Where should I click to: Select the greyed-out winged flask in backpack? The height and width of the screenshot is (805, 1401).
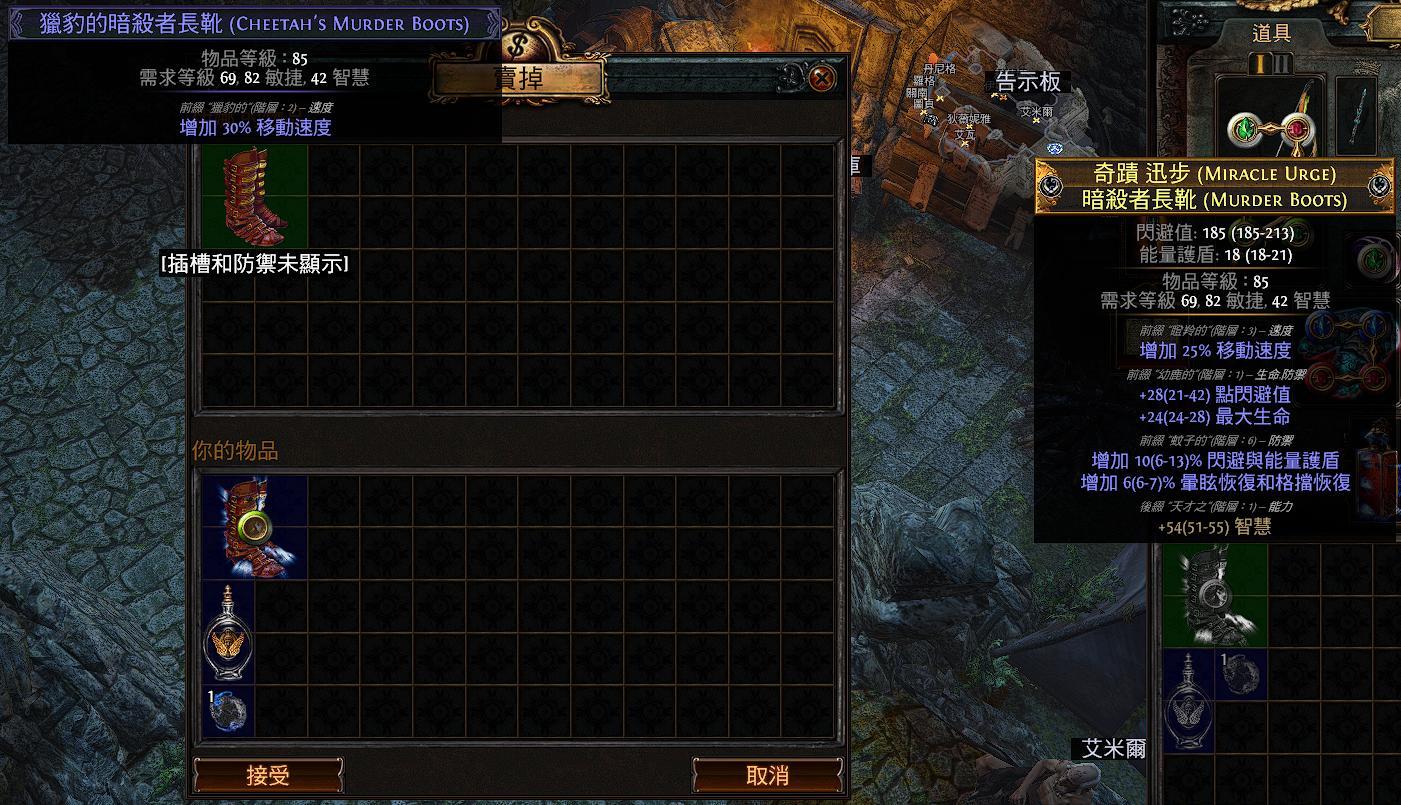pyautogui.click(x=1189, y=700)
